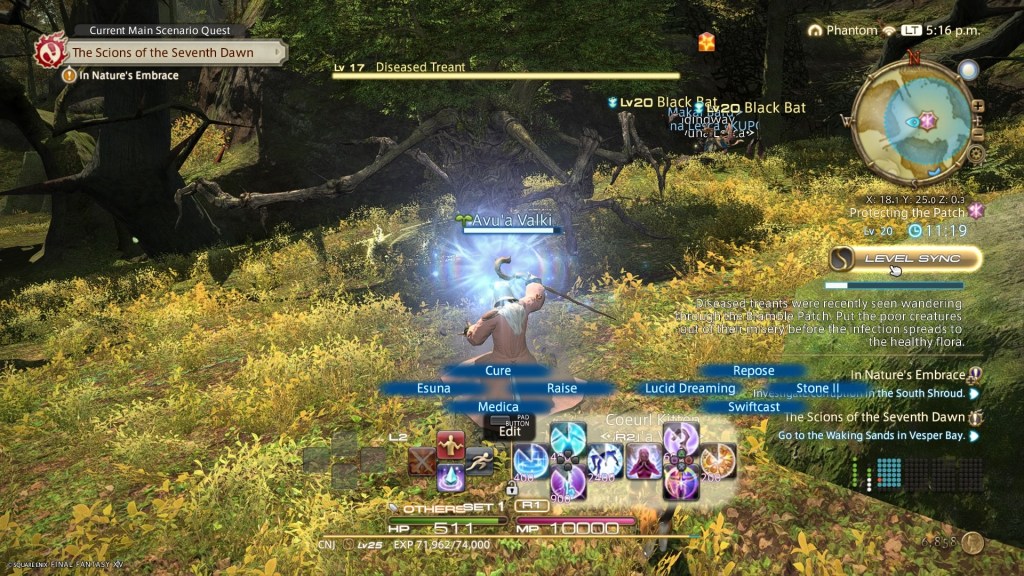
Task: Zoom out the minimap with the minus button
Action: [x=978, y=134]
